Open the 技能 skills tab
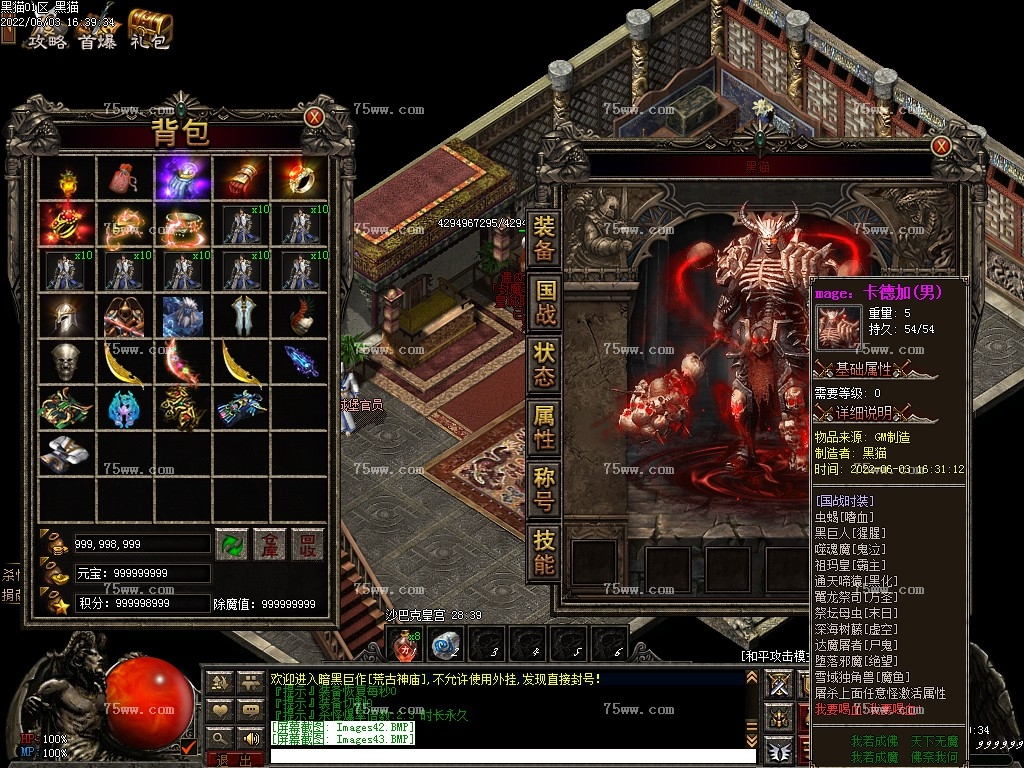The image size is (1024, 768). 544,551
